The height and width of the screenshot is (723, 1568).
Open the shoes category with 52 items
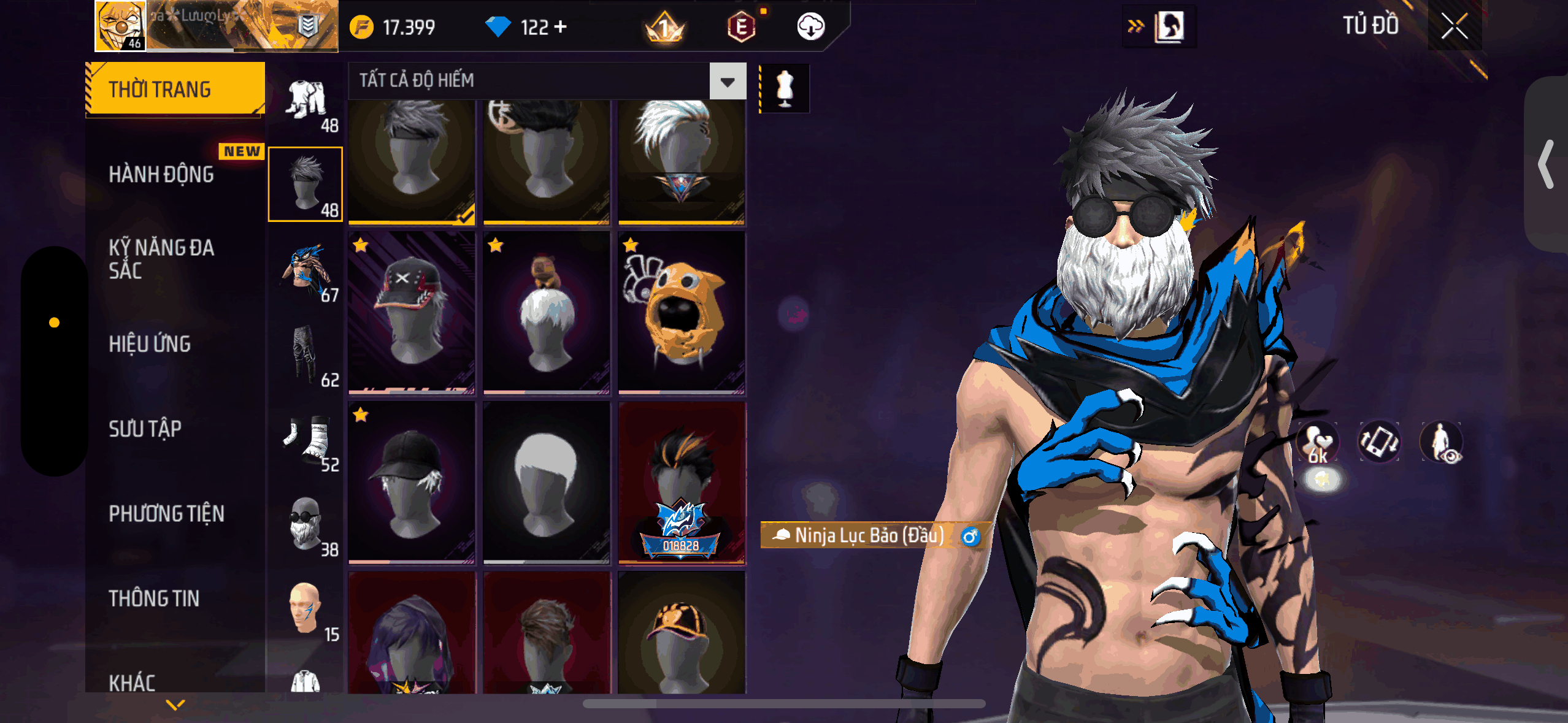[306, 439]
